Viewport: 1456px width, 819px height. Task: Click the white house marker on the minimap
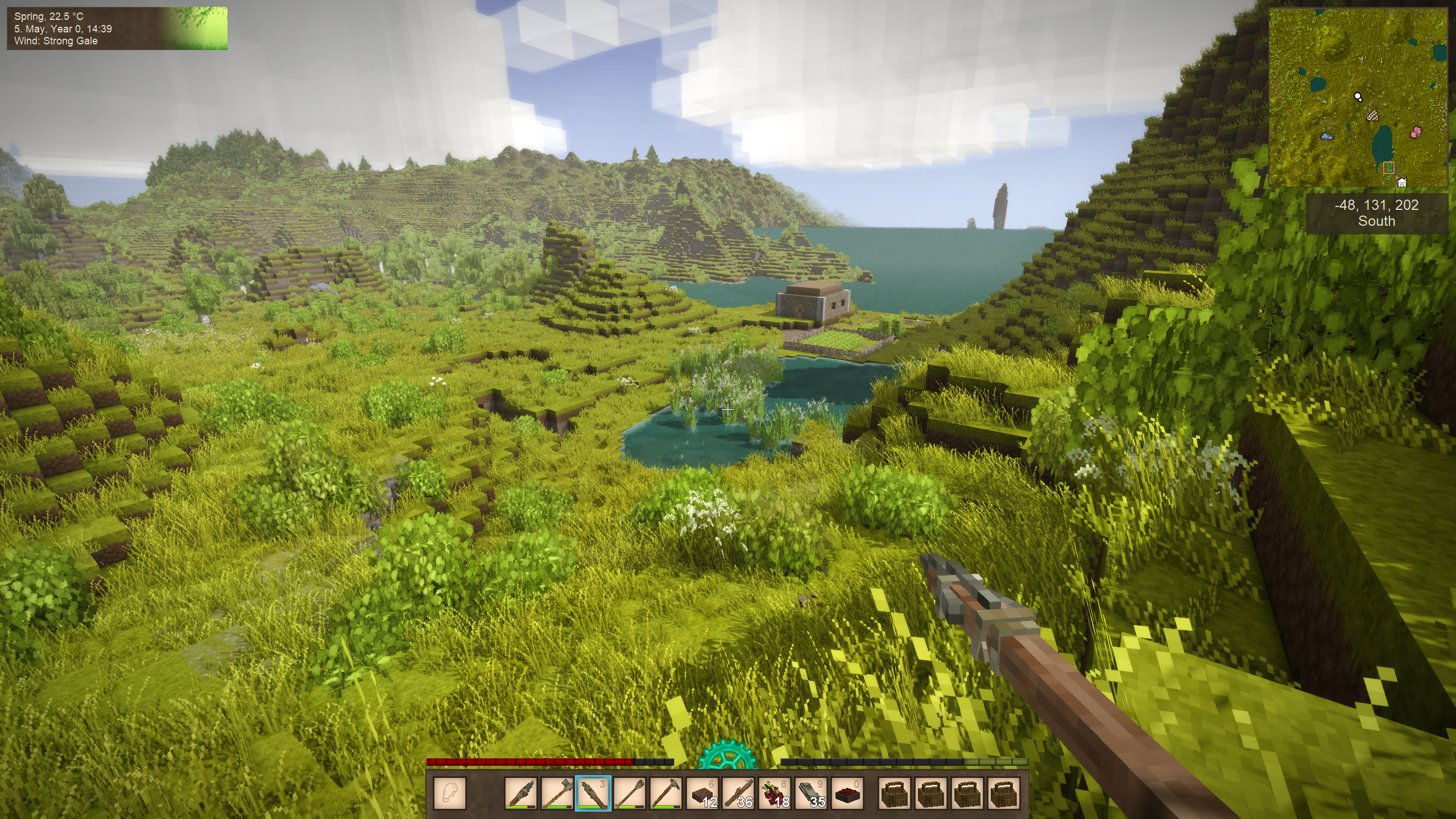coord(1402,183)
